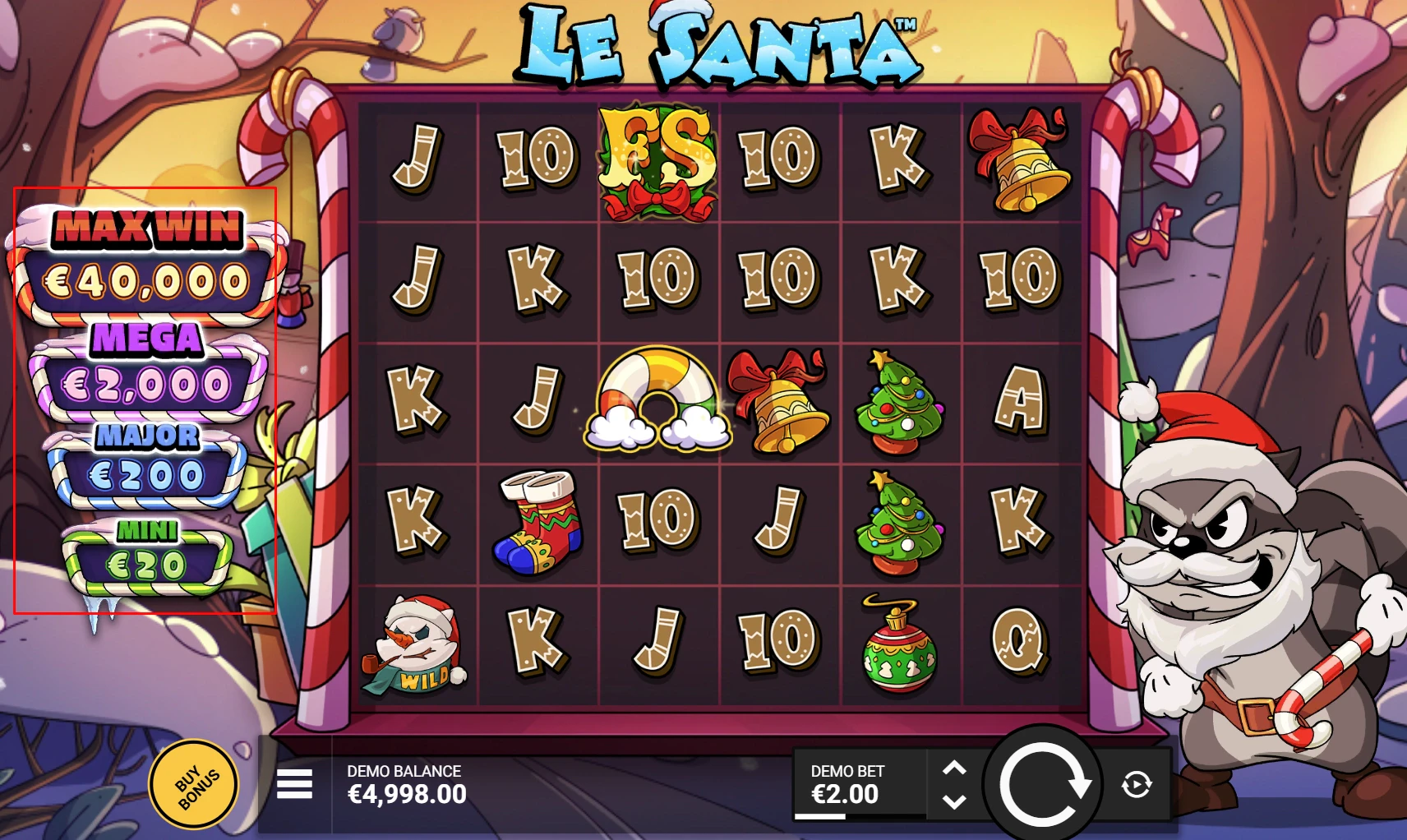This screenshot has height=840, width=1407.
Task: Click the red striped stocking symbol
Action: (x=538, y=524)
